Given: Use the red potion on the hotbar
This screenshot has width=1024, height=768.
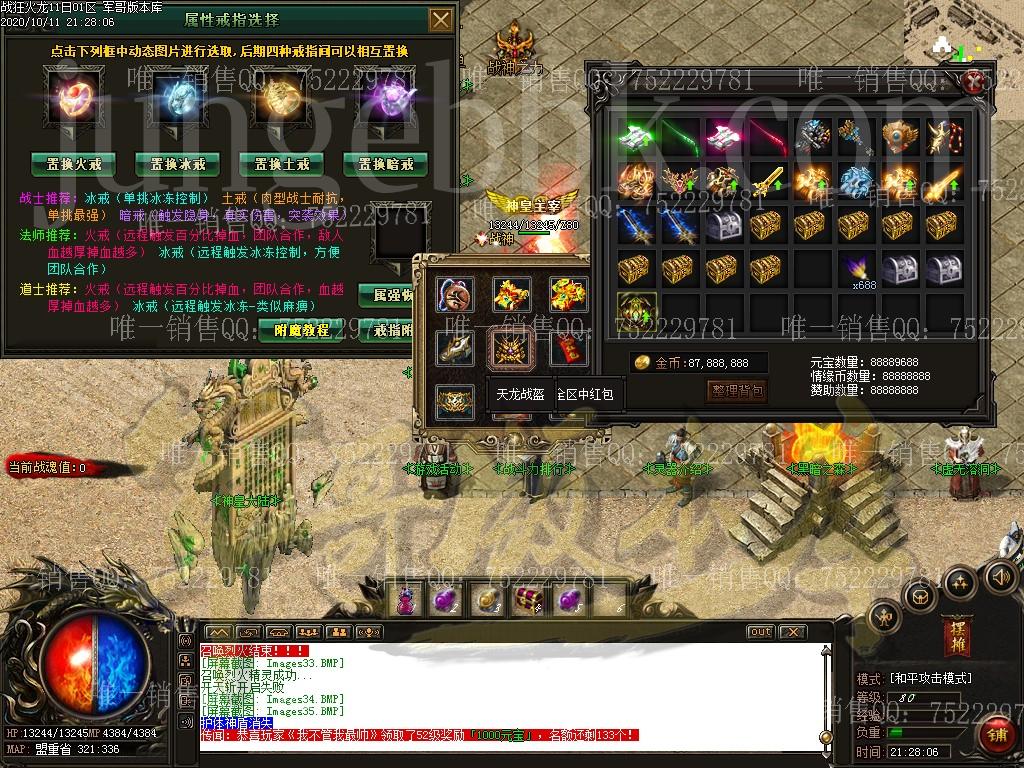Looking at the screenshot, I should coord(407,599).
